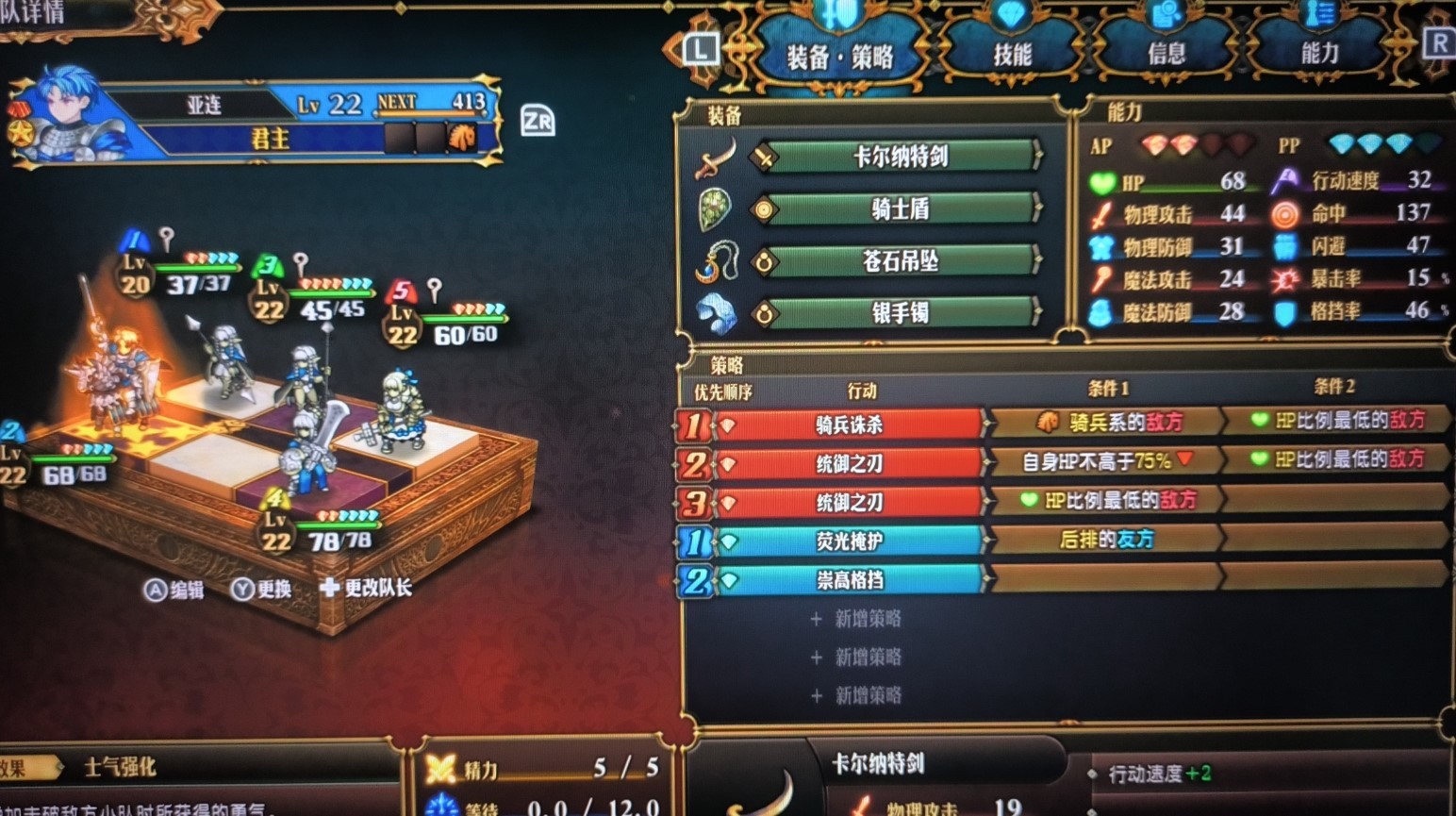This screenshot has height=816, width=1456.
Task: Click the green HP heart icon
Action: tap(1103, 181)
